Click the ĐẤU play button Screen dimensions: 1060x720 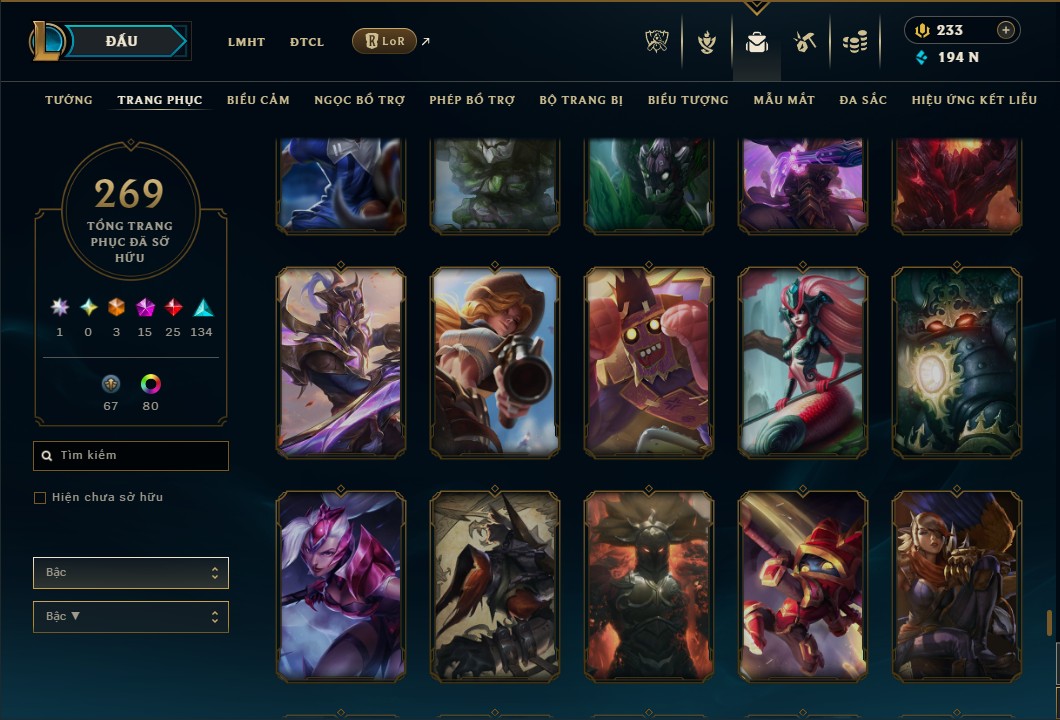pos(122,41)
